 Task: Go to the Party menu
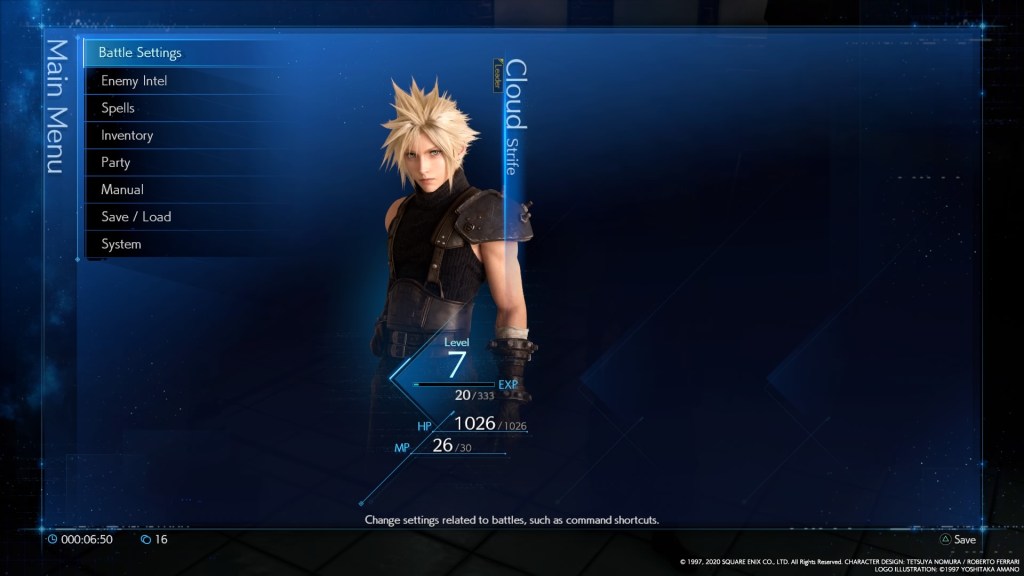pyautogui.click(x=116, y=162)
